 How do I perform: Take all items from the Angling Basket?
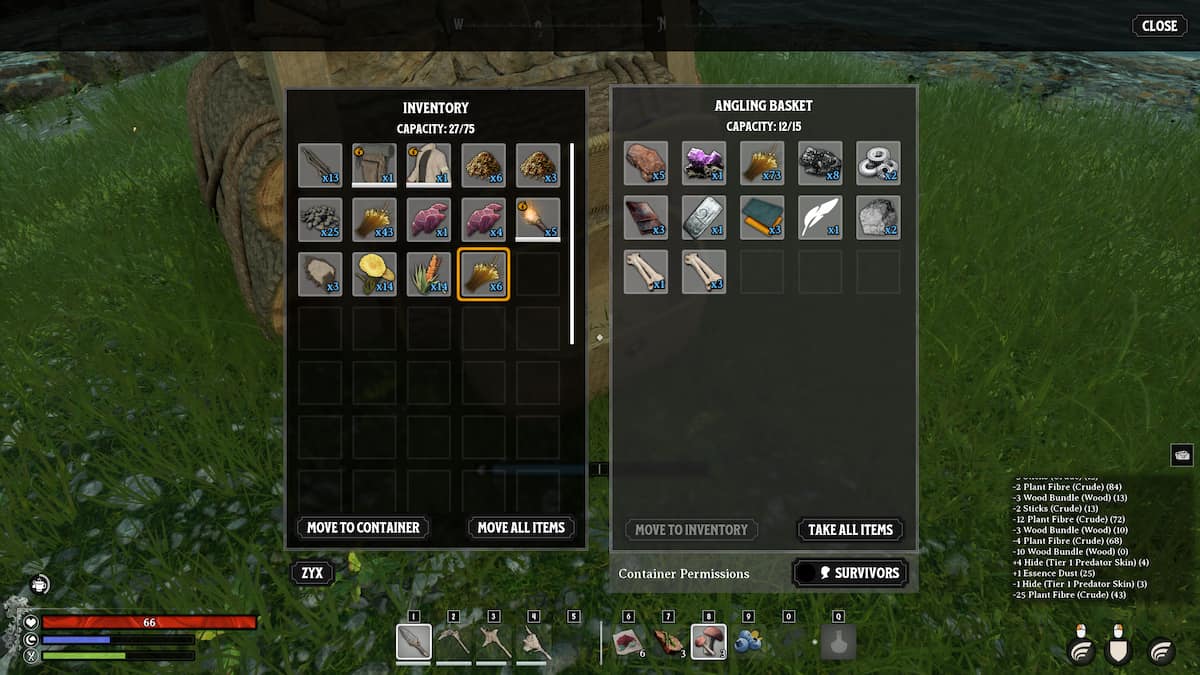click(x=850, y=530)
